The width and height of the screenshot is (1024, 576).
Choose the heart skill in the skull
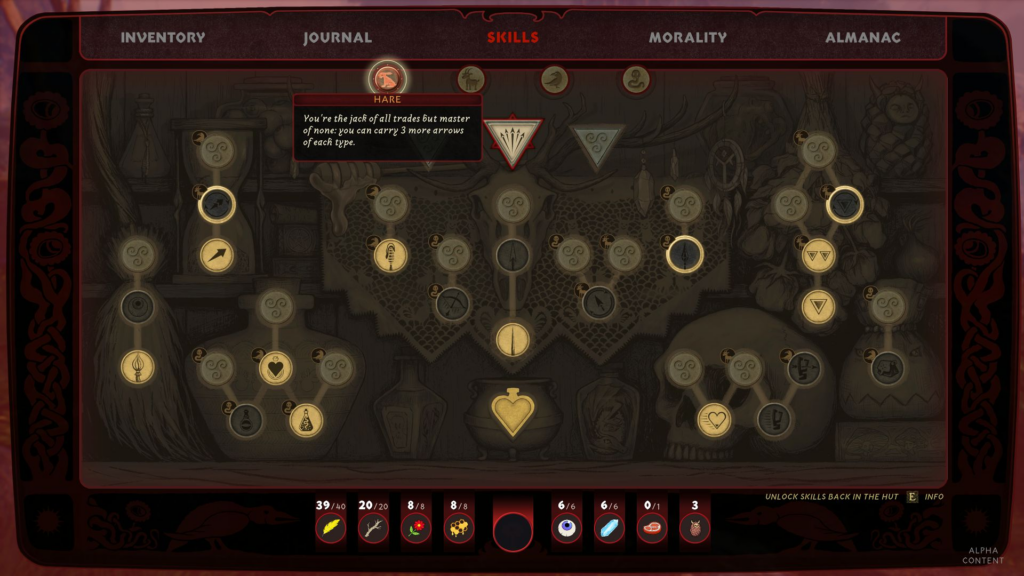tap(714, 419)
